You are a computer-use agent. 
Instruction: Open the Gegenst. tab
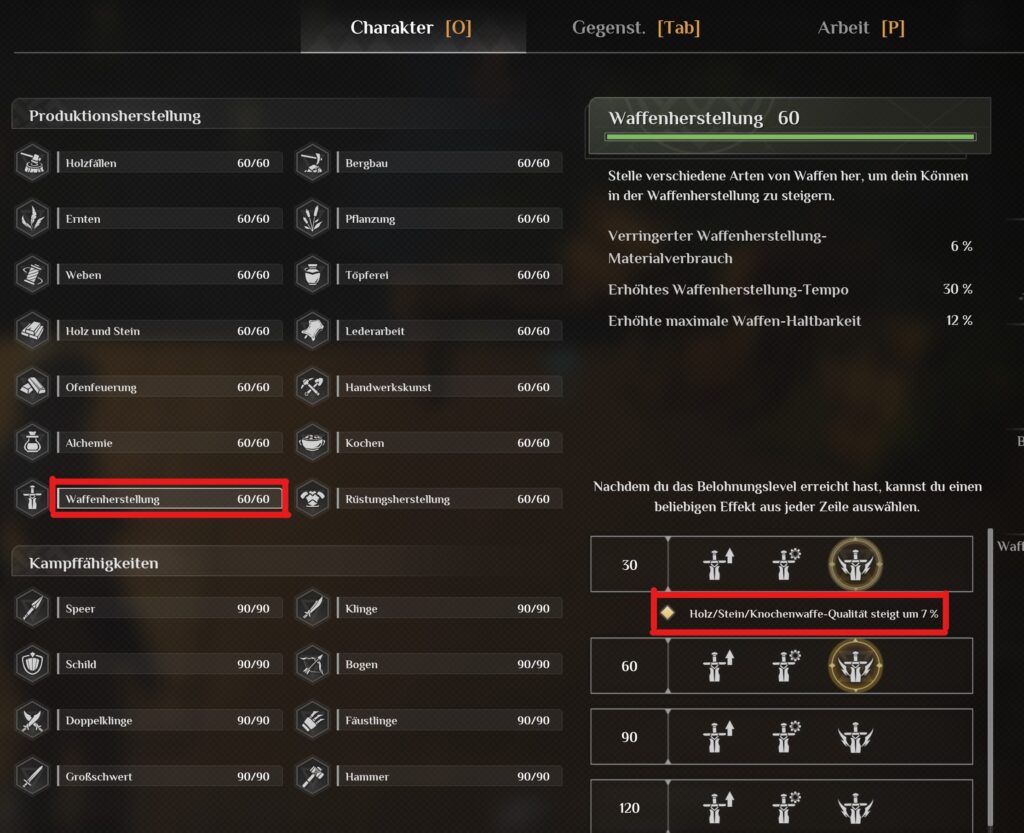635,28
